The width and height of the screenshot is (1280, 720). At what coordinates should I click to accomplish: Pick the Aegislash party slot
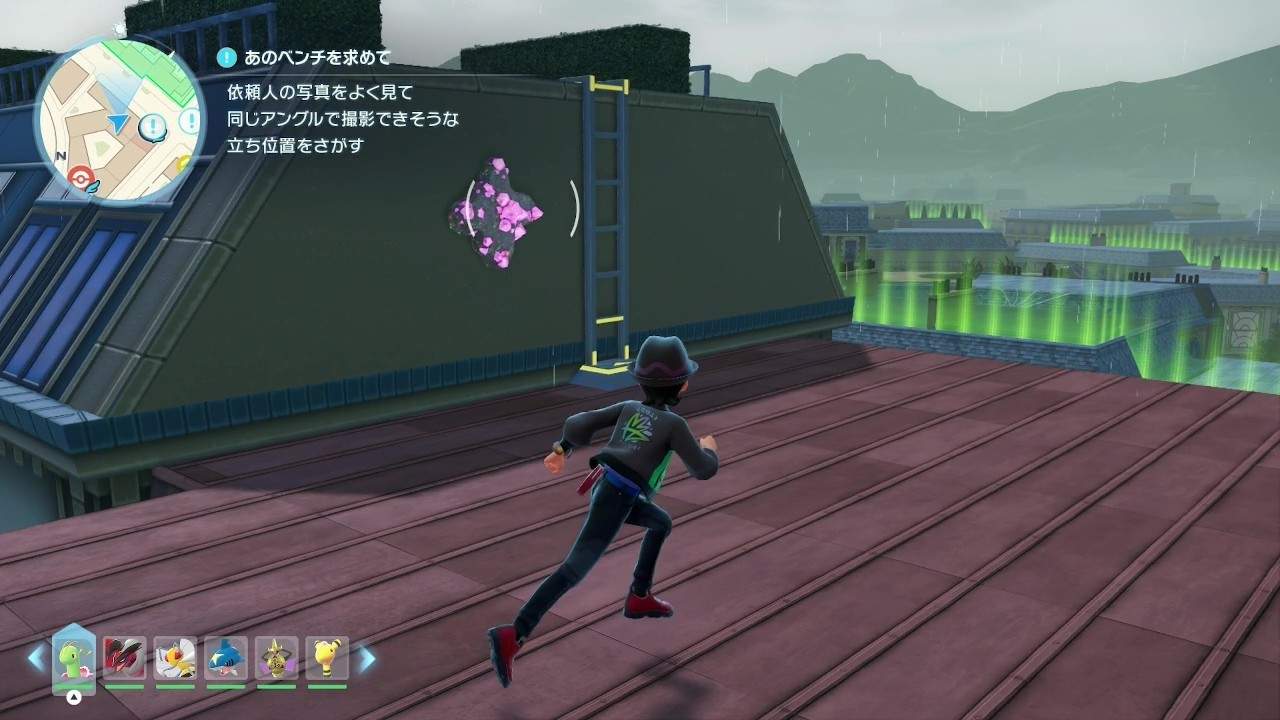pyautogui.click(x=276, y=657)
